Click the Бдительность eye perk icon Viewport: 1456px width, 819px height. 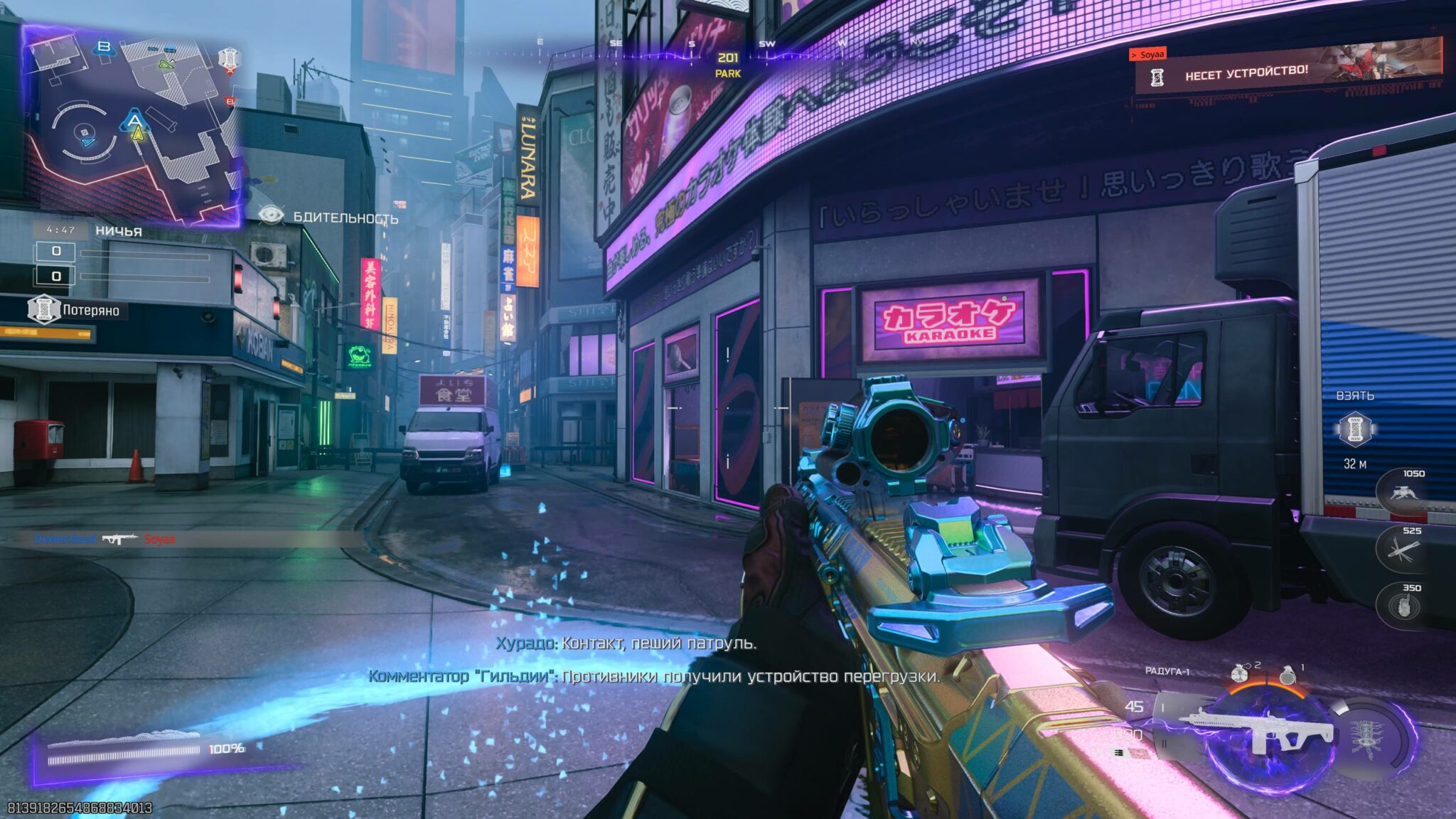[271, 215]
